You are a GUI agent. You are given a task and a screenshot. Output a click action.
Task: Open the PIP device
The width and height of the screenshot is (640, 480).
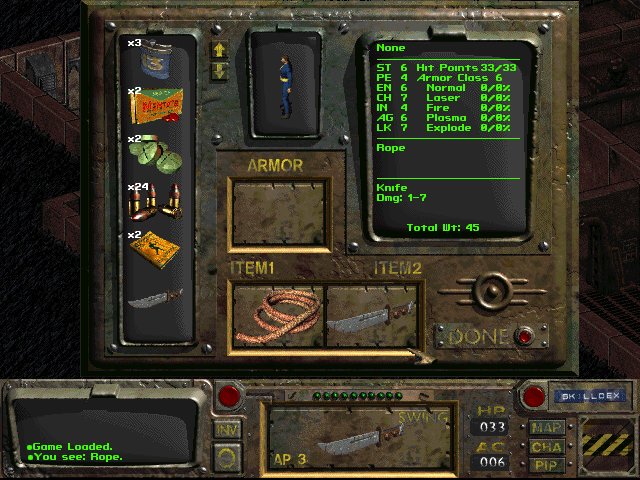coord(546,465)
